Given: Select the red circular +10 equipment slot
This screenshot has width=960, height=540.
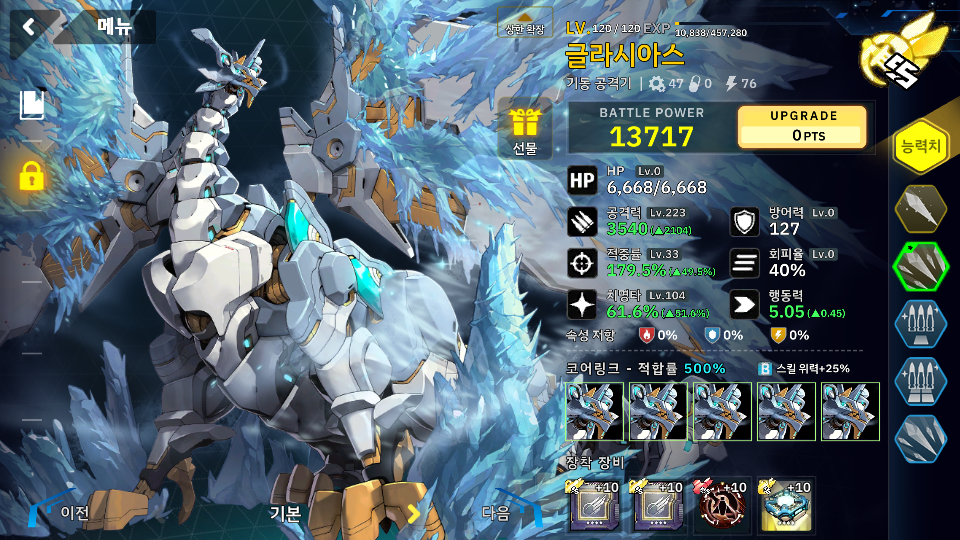Looking at the screenshot, I should click(x=723, y=506).
